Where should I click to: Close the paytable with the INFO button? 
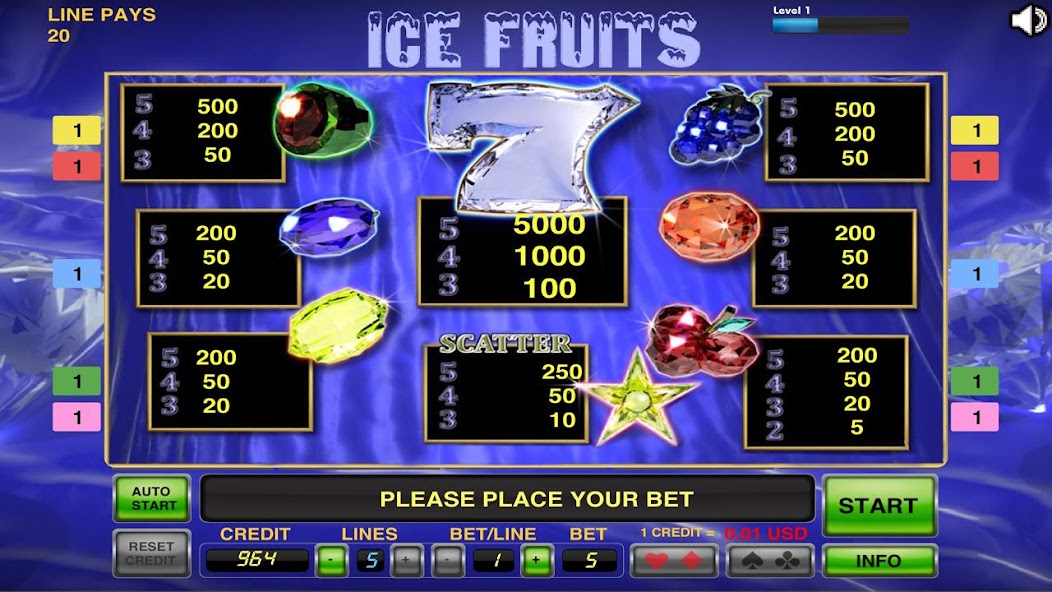point(878,561)
